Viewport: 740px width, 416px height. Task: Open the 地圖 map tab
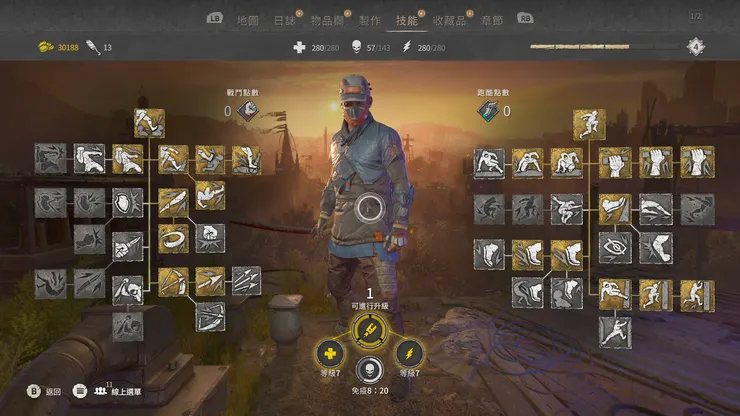point(247,20)
